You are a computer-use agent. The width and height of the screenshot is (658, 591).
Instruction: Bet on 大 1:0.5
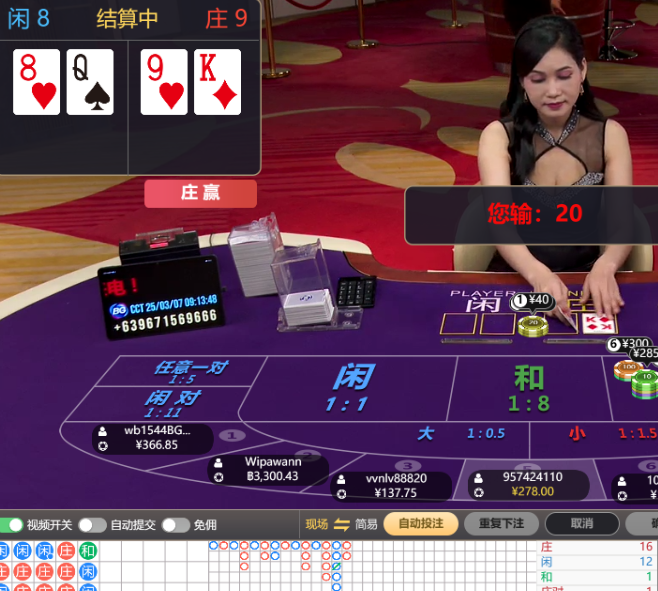(x=460, y=433)
